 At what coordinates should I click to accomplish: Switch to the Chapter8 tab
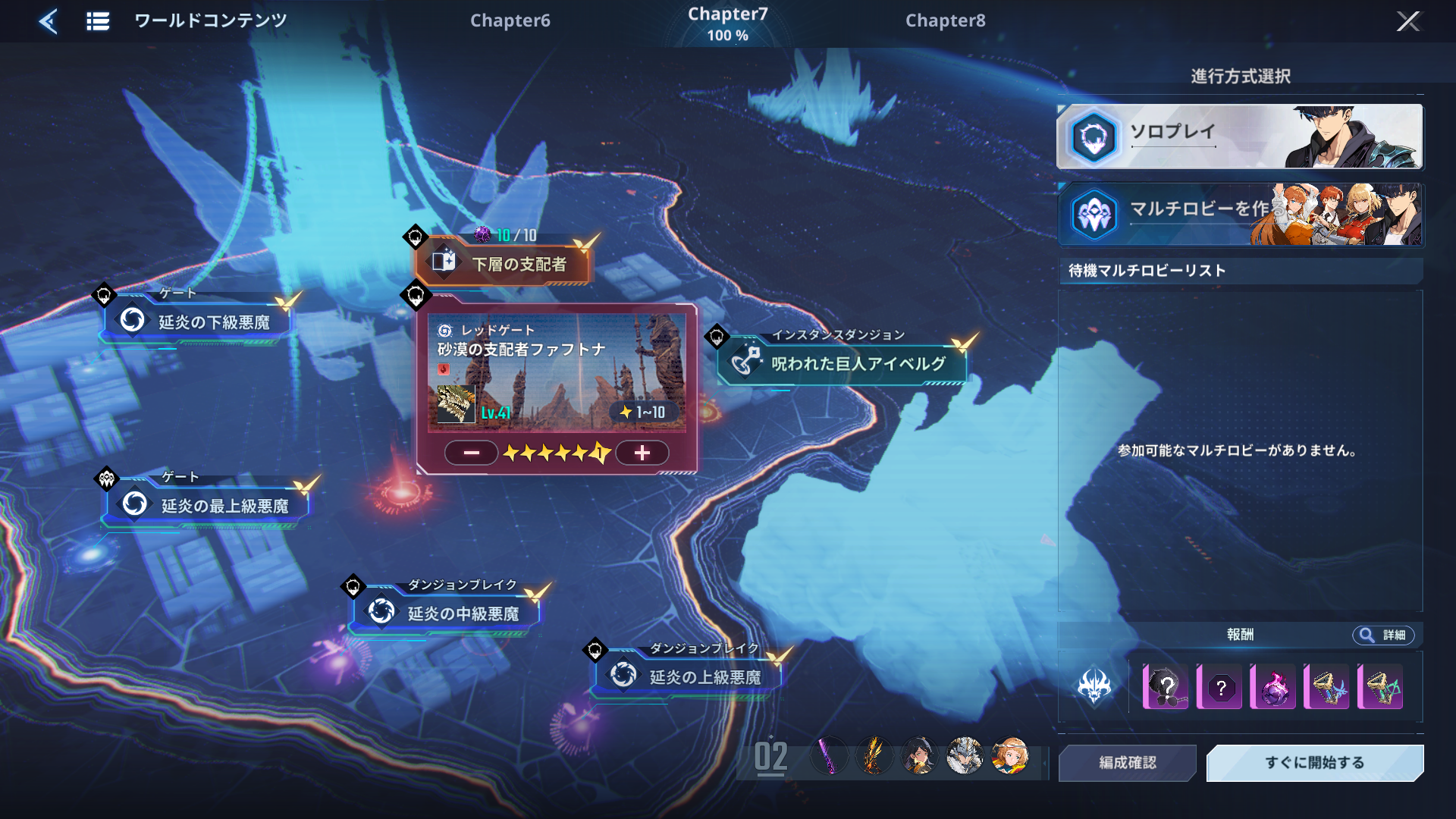tap(945, 20)
